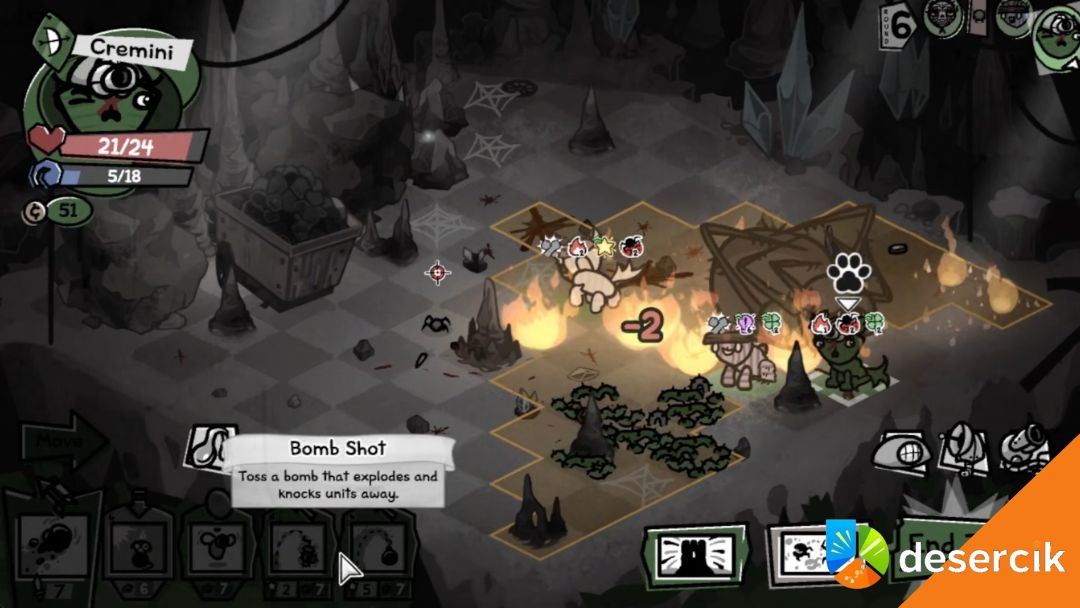Screen dimensions: 1080x608
Task: Select the cannon icon
Action: tap(1024, 448)
